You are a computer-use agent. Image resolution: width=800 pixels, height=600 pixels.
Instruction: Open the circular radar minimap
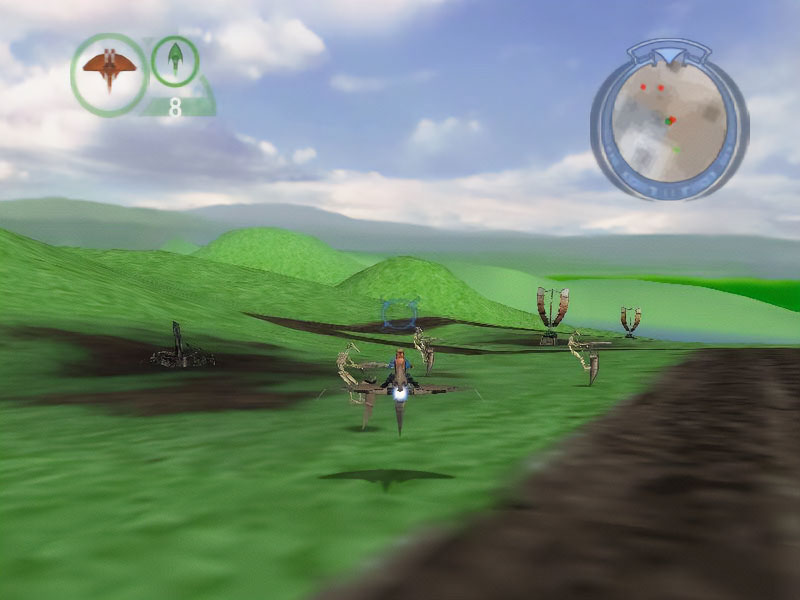pyautogui.click(x=669, y=120)
